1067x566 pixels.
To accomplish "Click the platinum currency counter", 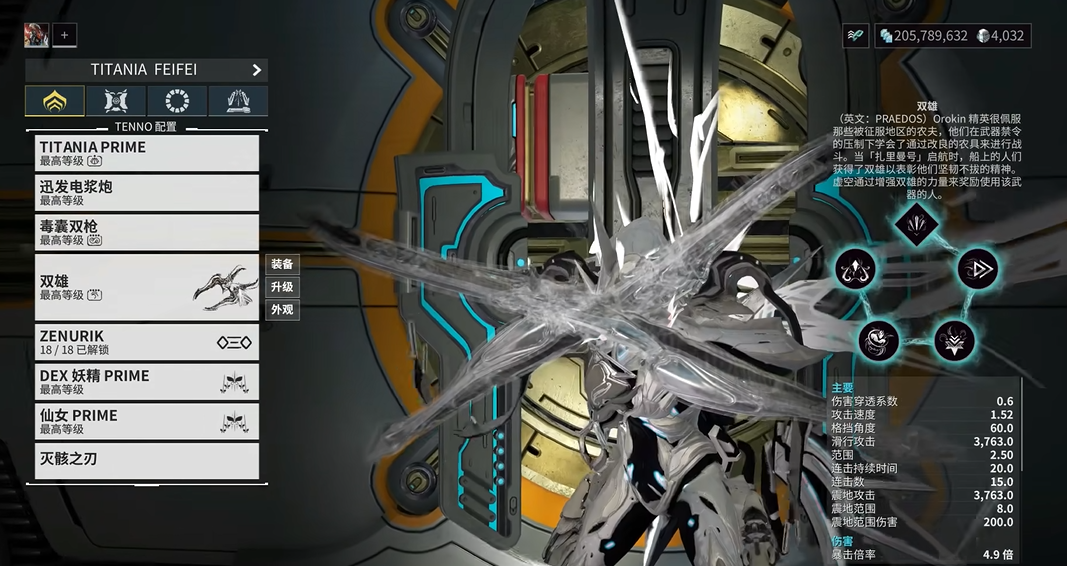I will click(1001, 36).
